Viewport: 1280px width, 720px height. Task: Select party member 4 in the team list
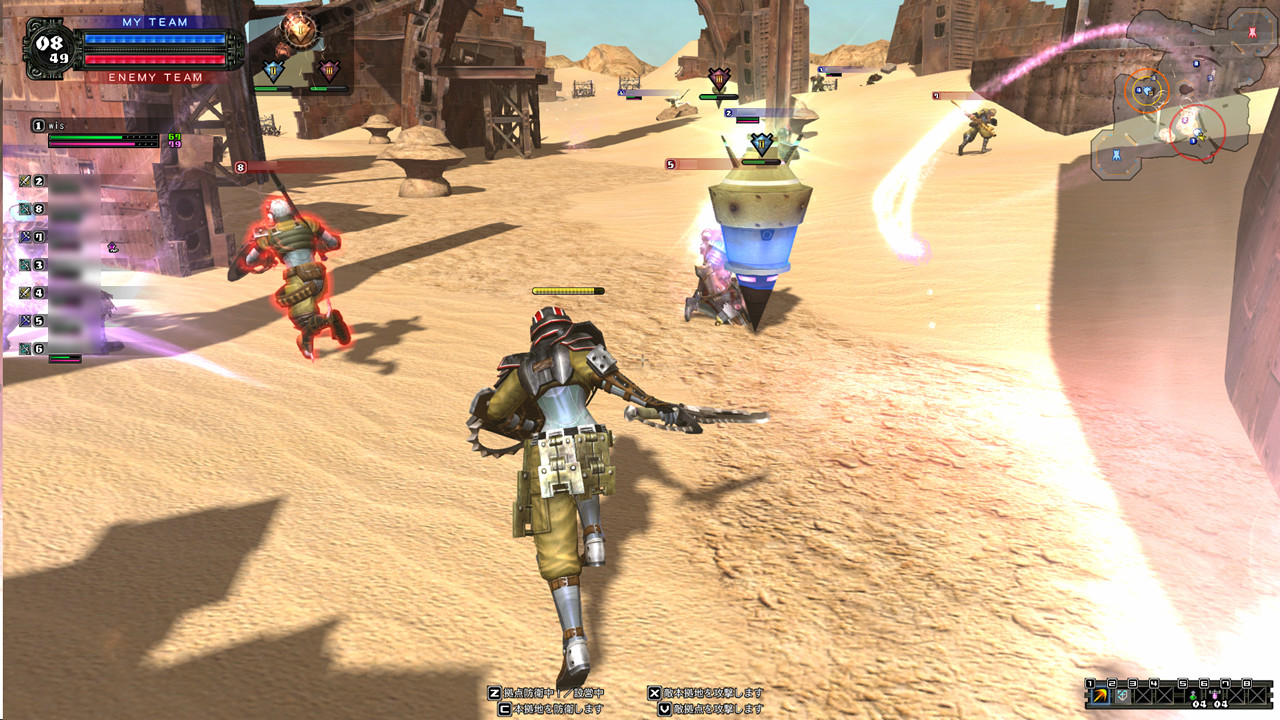click(58, 293)
